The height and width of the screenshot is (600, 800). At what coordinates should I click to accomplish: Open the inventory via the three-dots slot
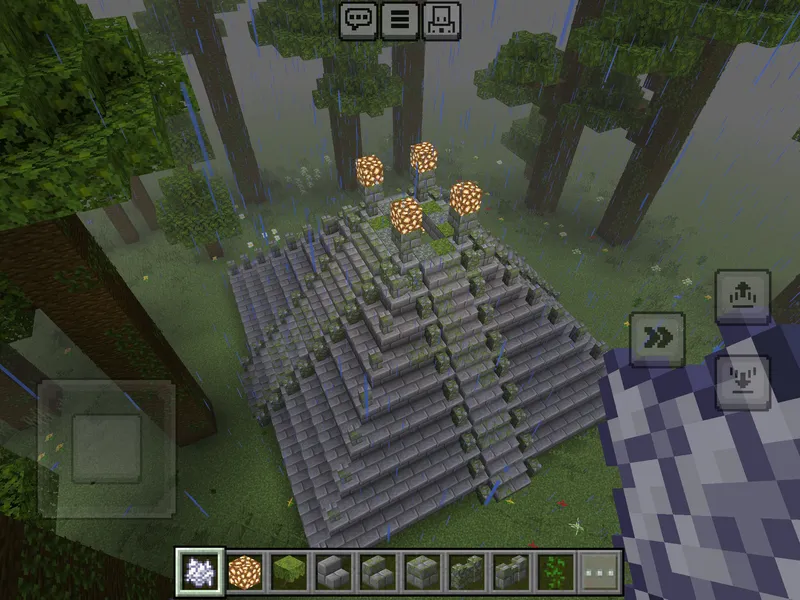coord(597,572)
